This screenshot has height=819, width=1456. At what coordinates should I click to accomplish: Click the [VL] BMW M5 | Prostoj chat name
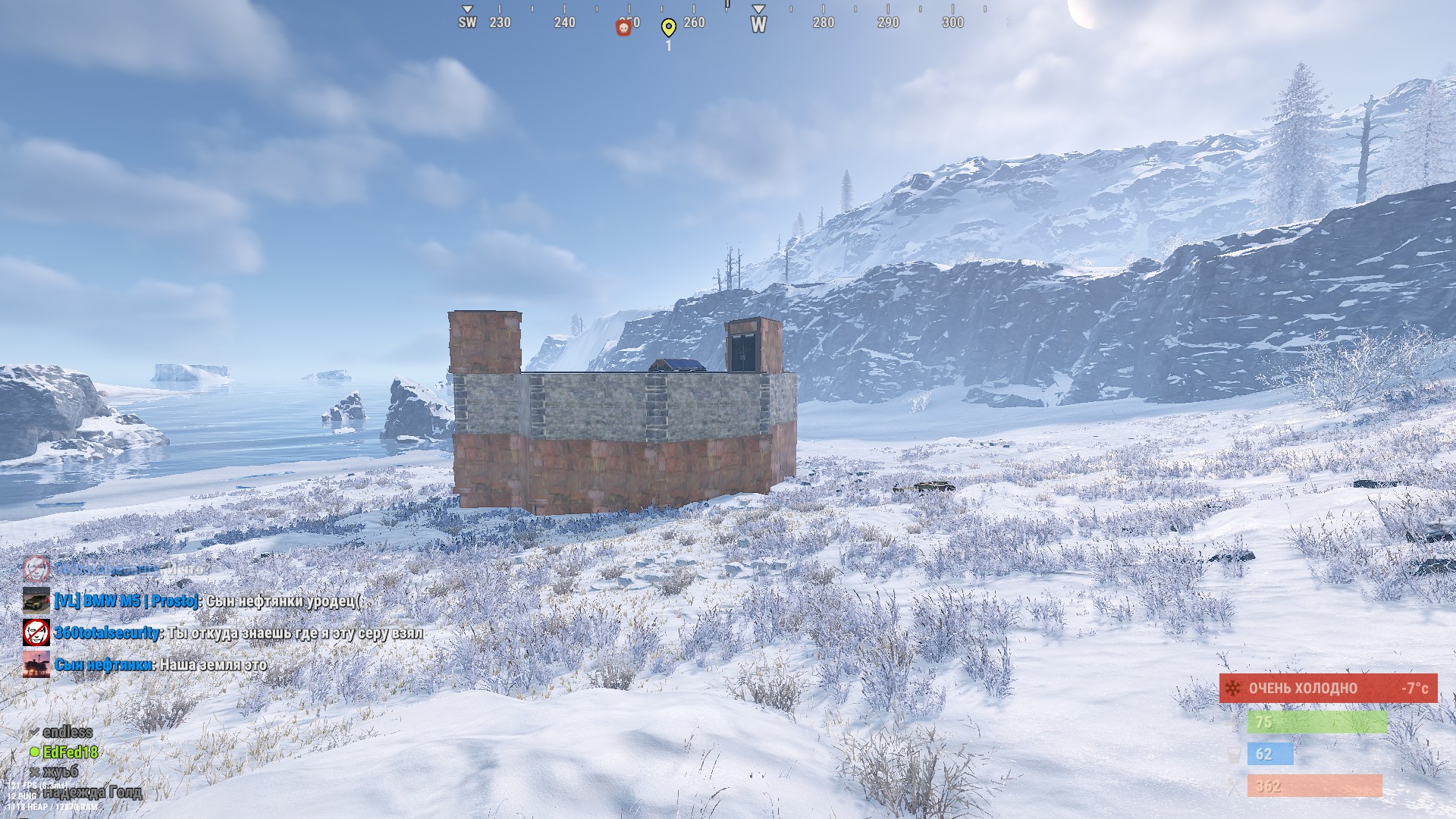(127, 601)
